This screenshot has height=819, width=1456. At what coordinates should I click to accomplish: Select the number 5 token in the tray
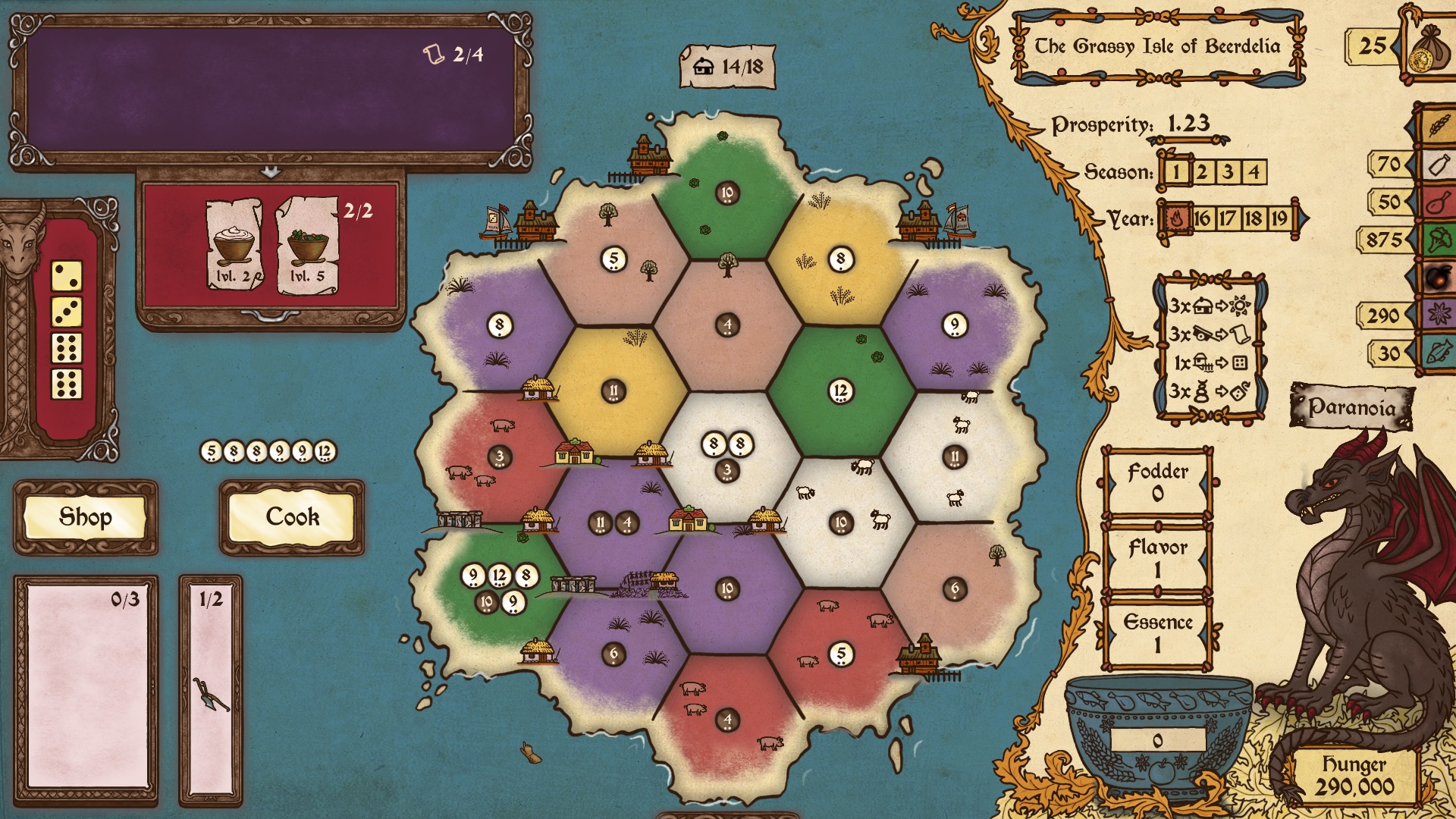212,452
